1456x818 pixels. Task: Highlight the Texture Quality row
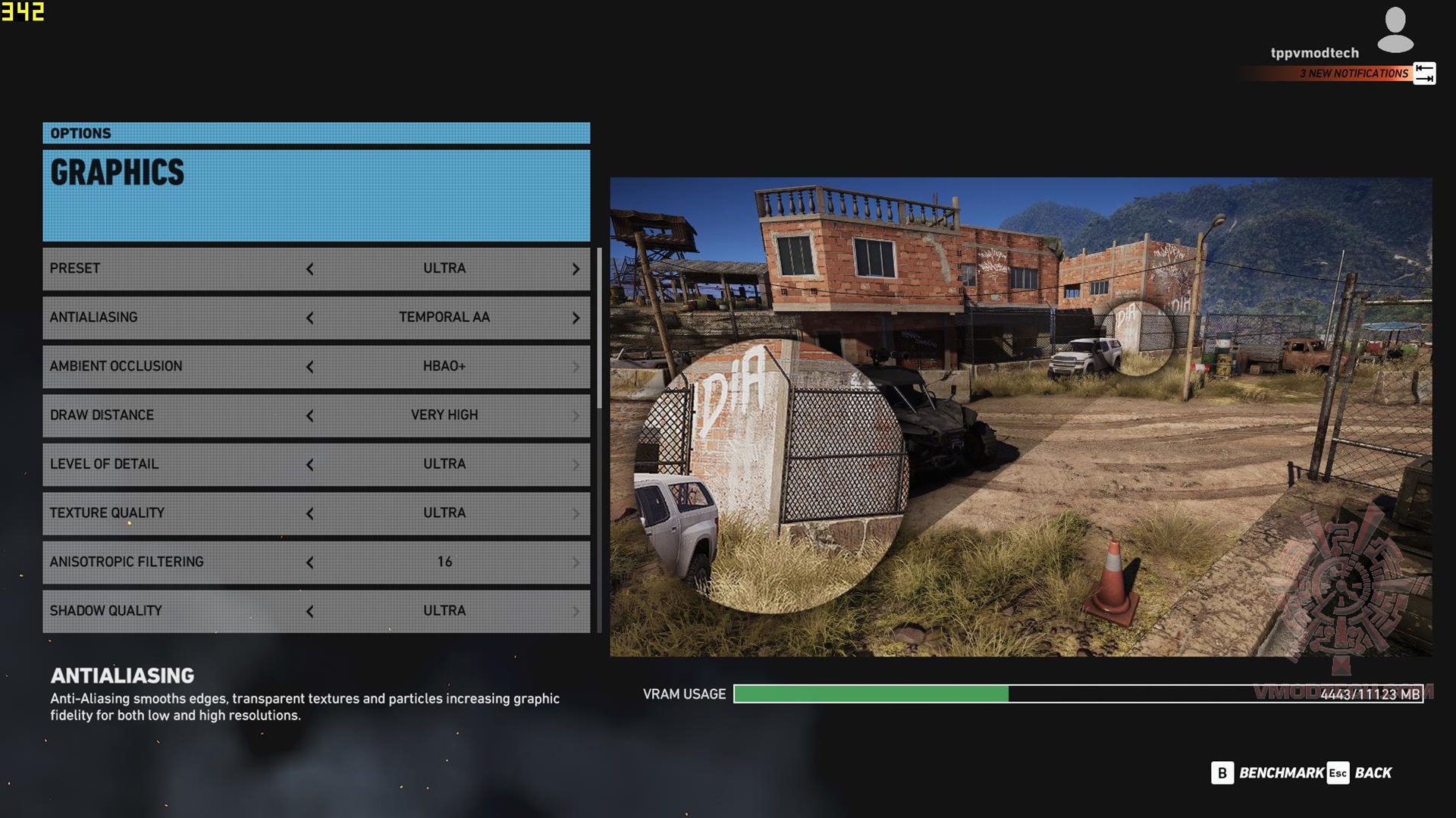174,513
